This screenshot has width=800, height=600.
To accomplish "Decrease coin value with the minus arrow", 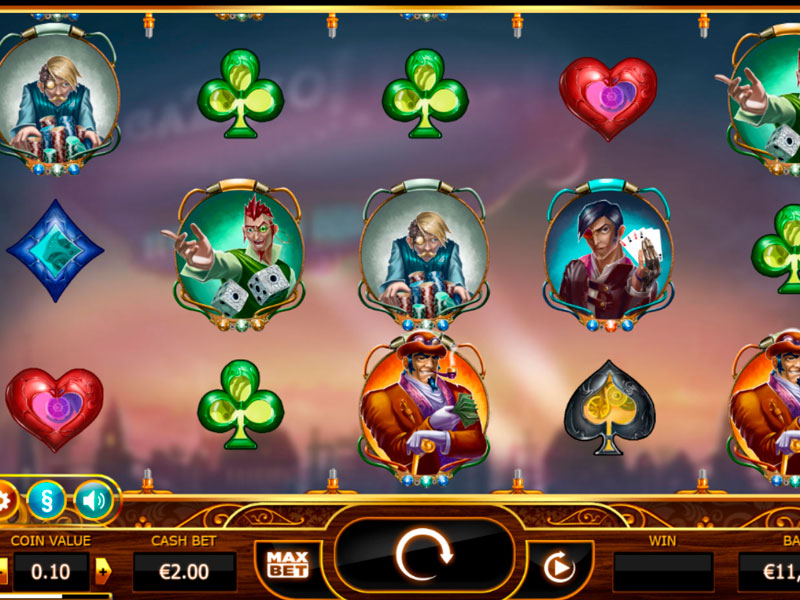I will (x=3, y=571).
